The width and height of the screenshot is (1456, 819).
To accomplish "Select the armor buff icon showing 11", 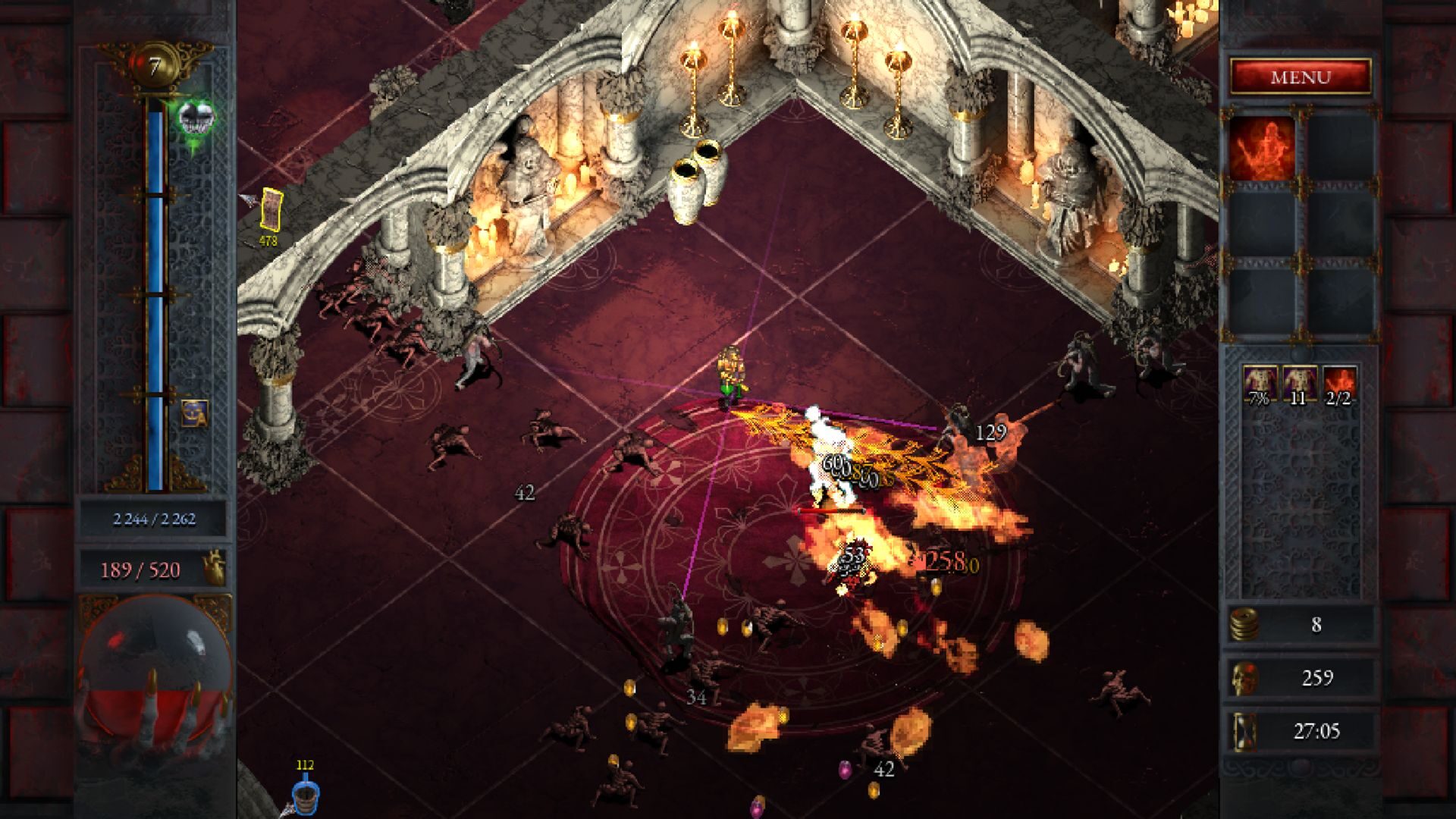I will click(1299, 384).
